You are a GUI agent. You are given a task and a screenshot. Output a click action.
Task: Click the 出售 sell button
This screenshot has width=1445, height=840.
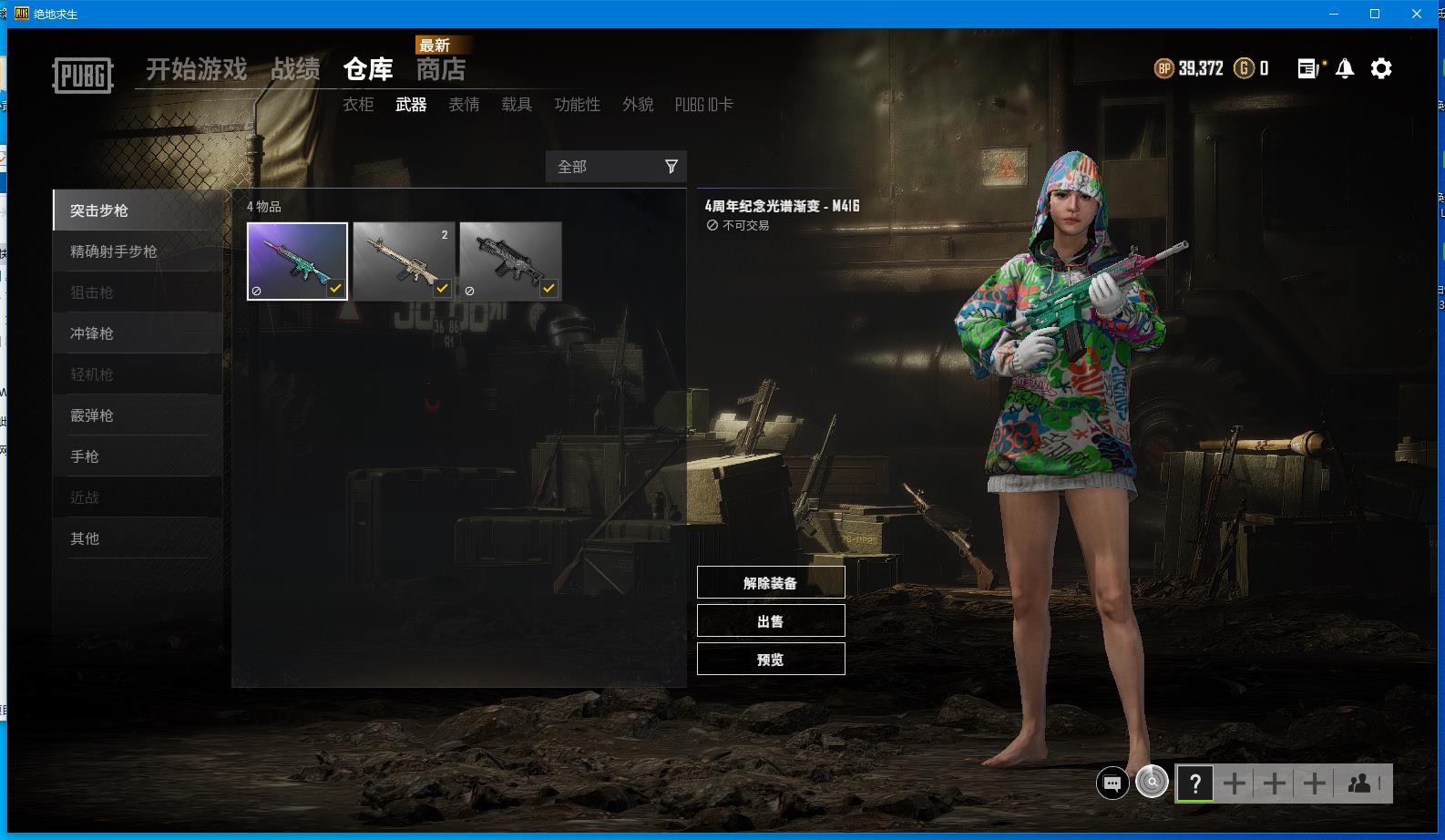pyautogui.click(x=771, y=621)
